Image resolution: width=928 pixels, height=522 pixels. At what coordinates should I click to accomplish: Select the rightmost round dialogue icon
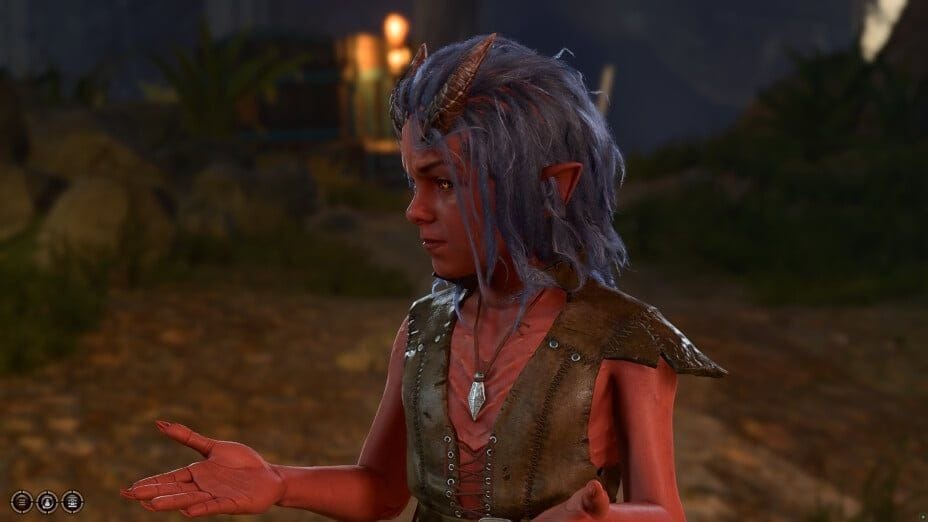(x=72, y=501)
